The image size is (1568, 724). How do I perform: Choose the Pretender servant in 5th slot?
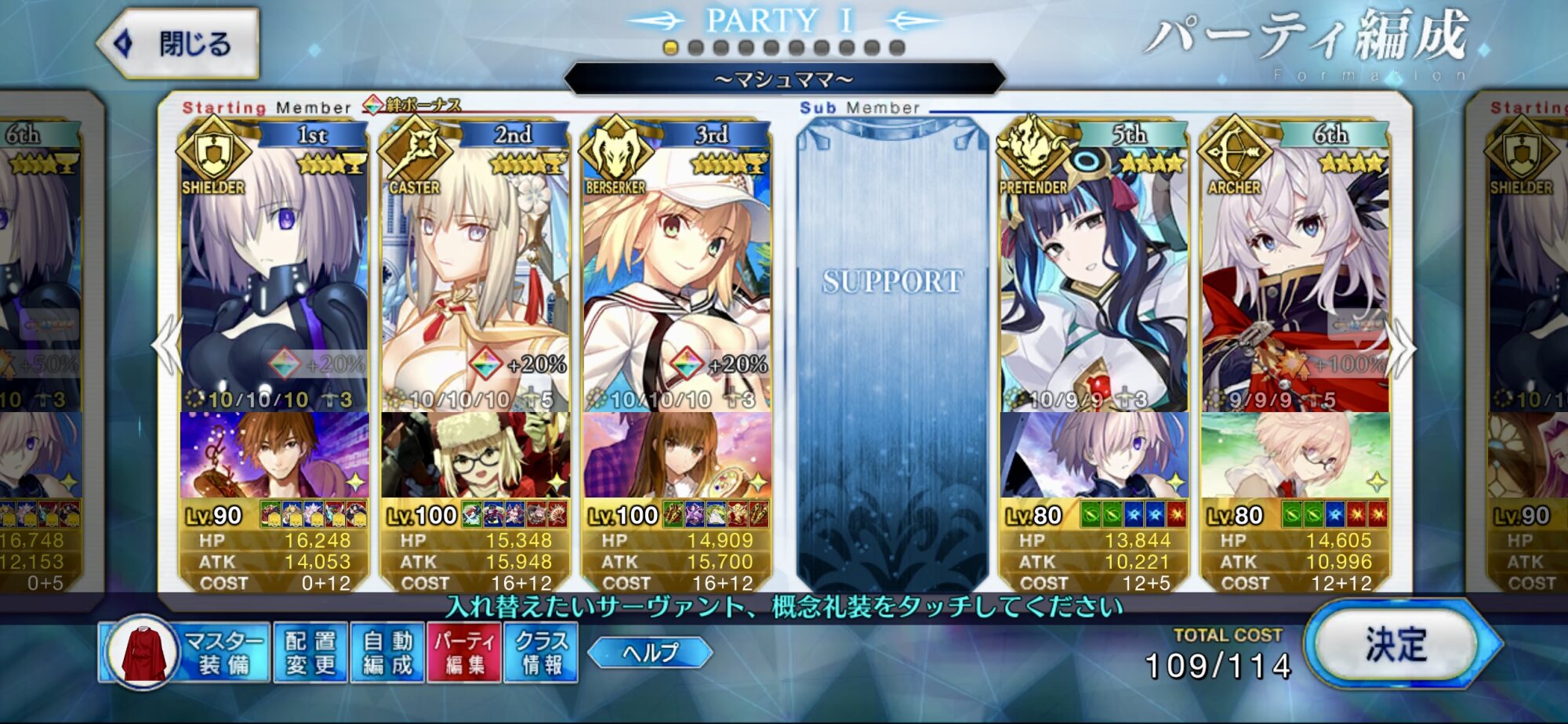(1094, 274)
